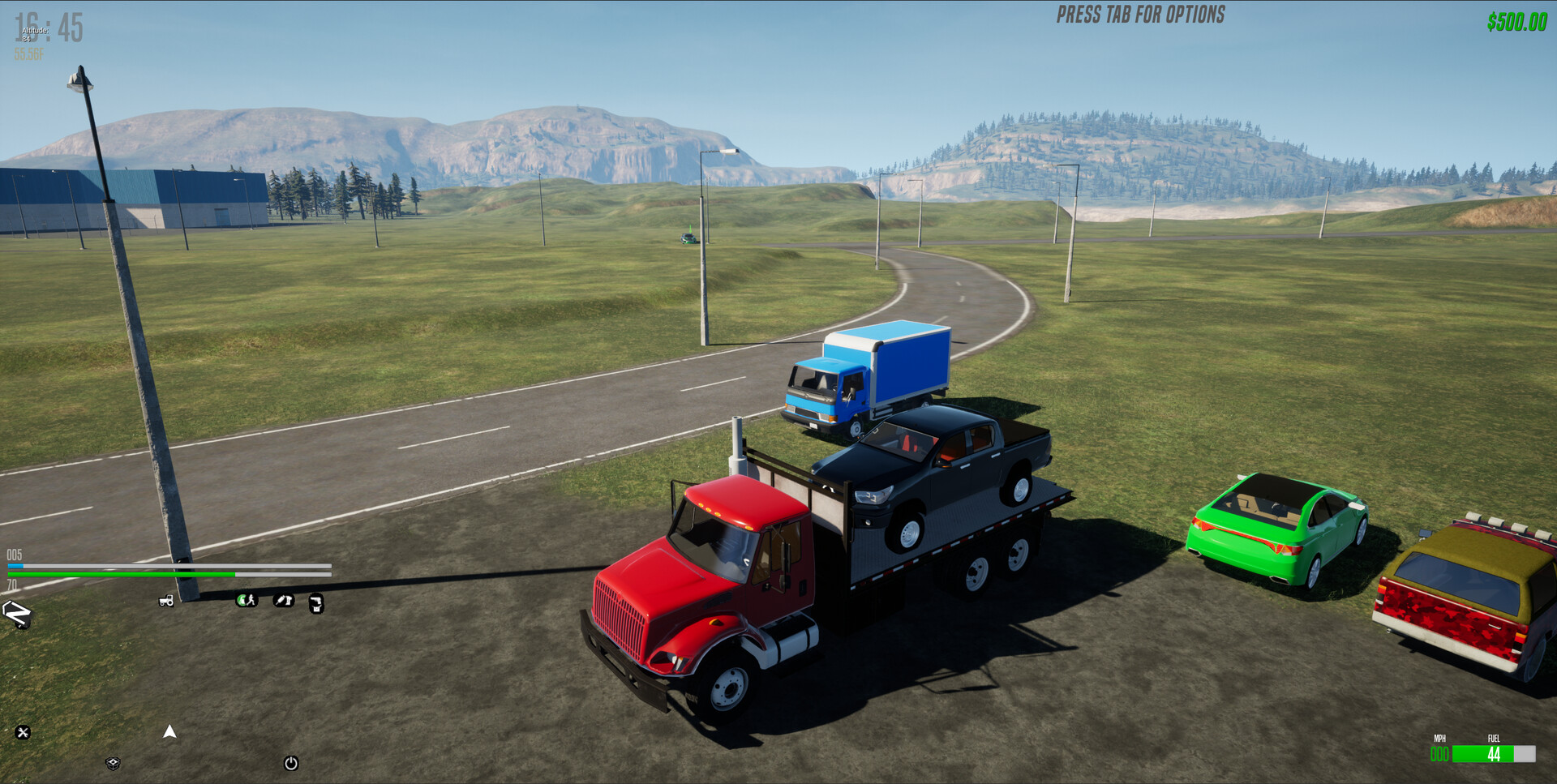Select the pistol weapon icon

click(316, 603)
